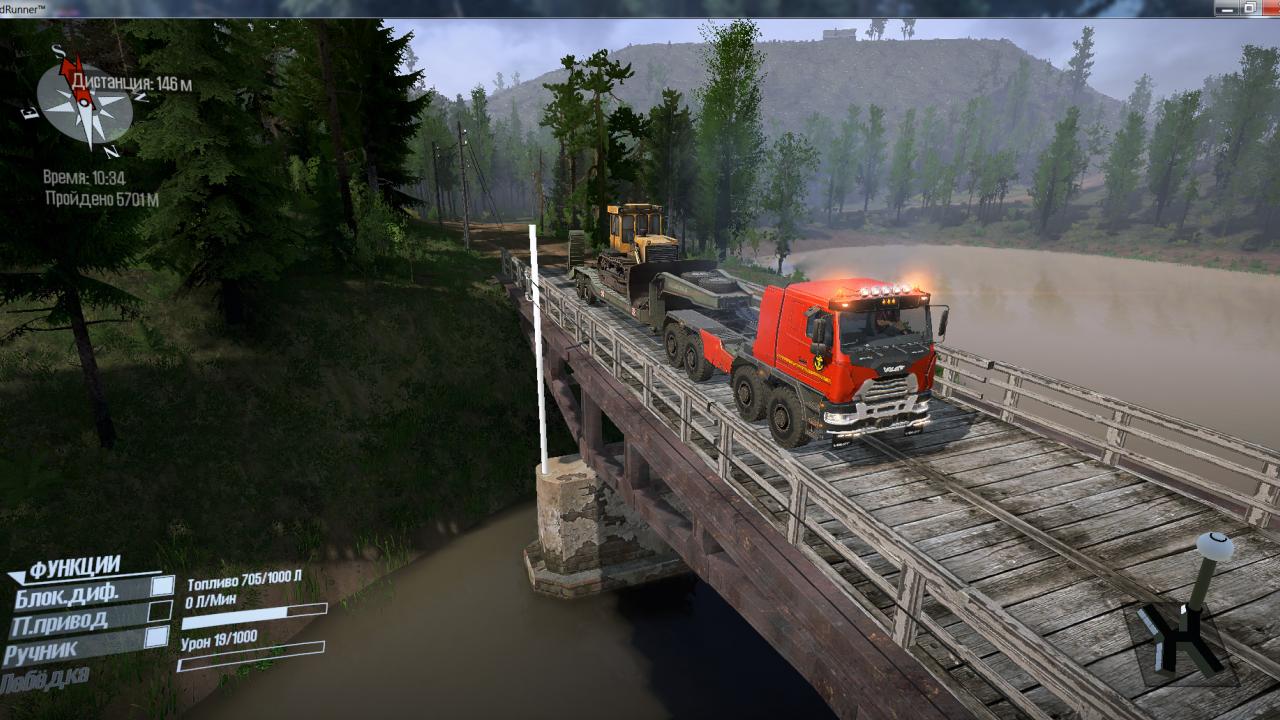Close the game window
Viewport: 1280px width, 720px height.
pos(1269,8)
